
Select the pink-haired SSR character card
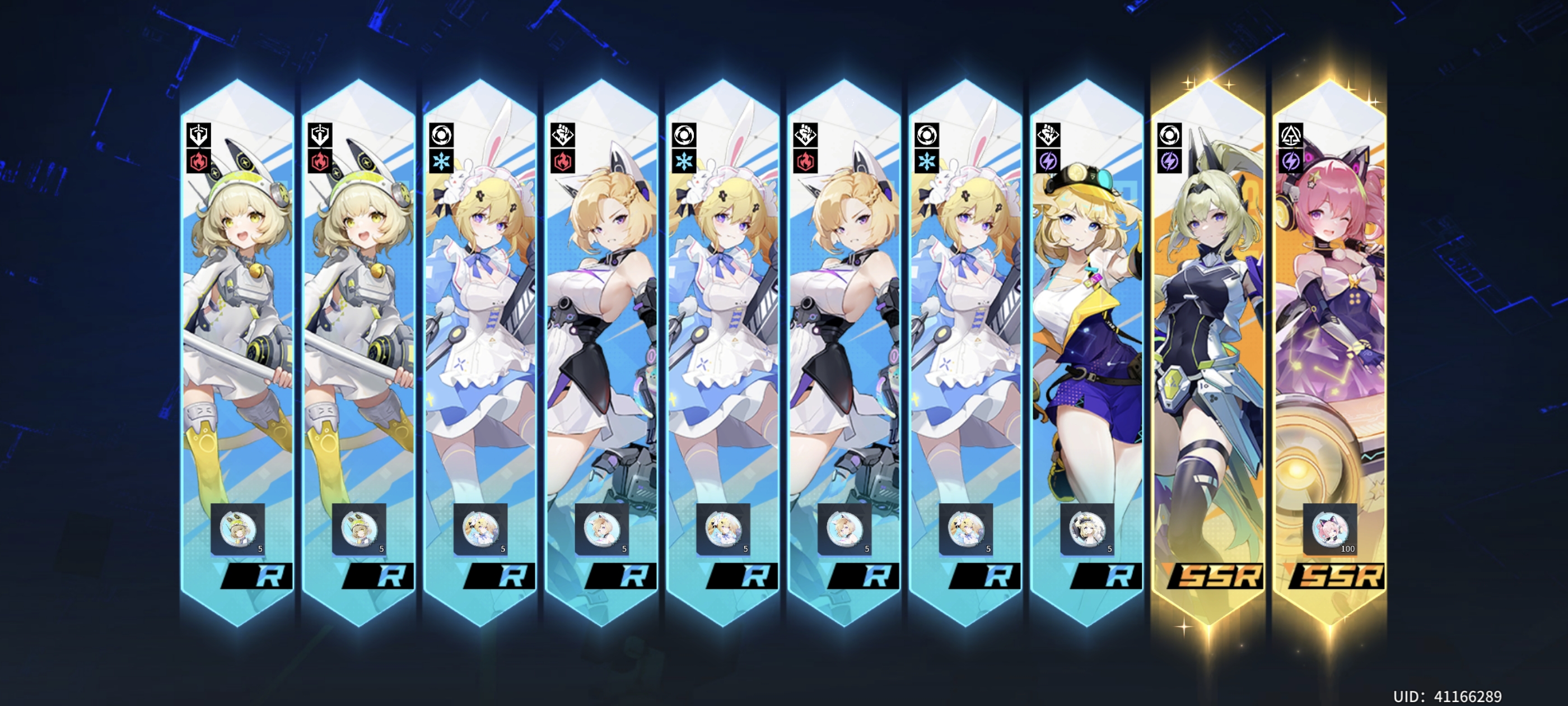[1329, 341]
